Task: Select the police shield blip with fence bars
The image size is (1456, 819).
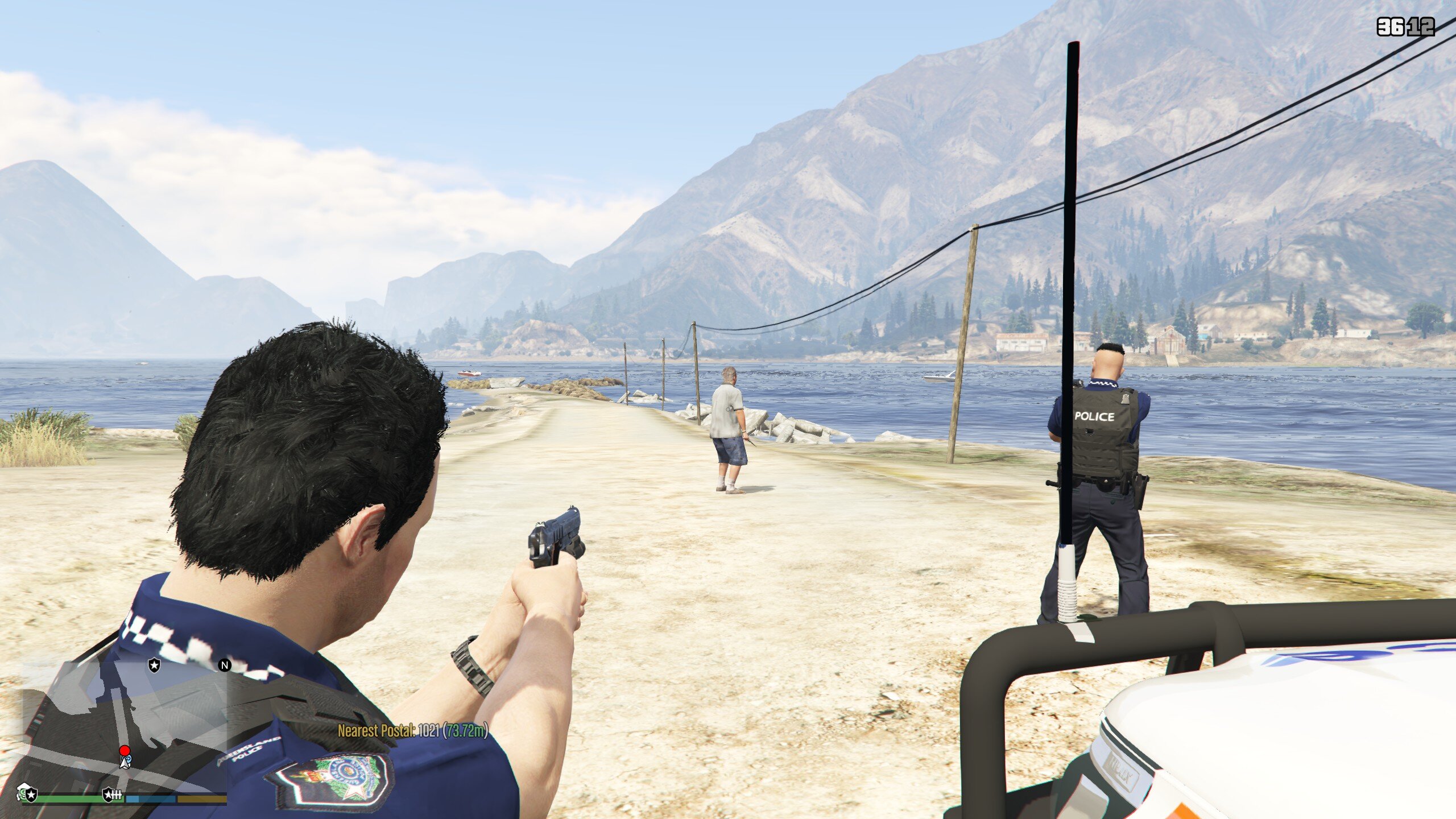Action: [112, 794]
